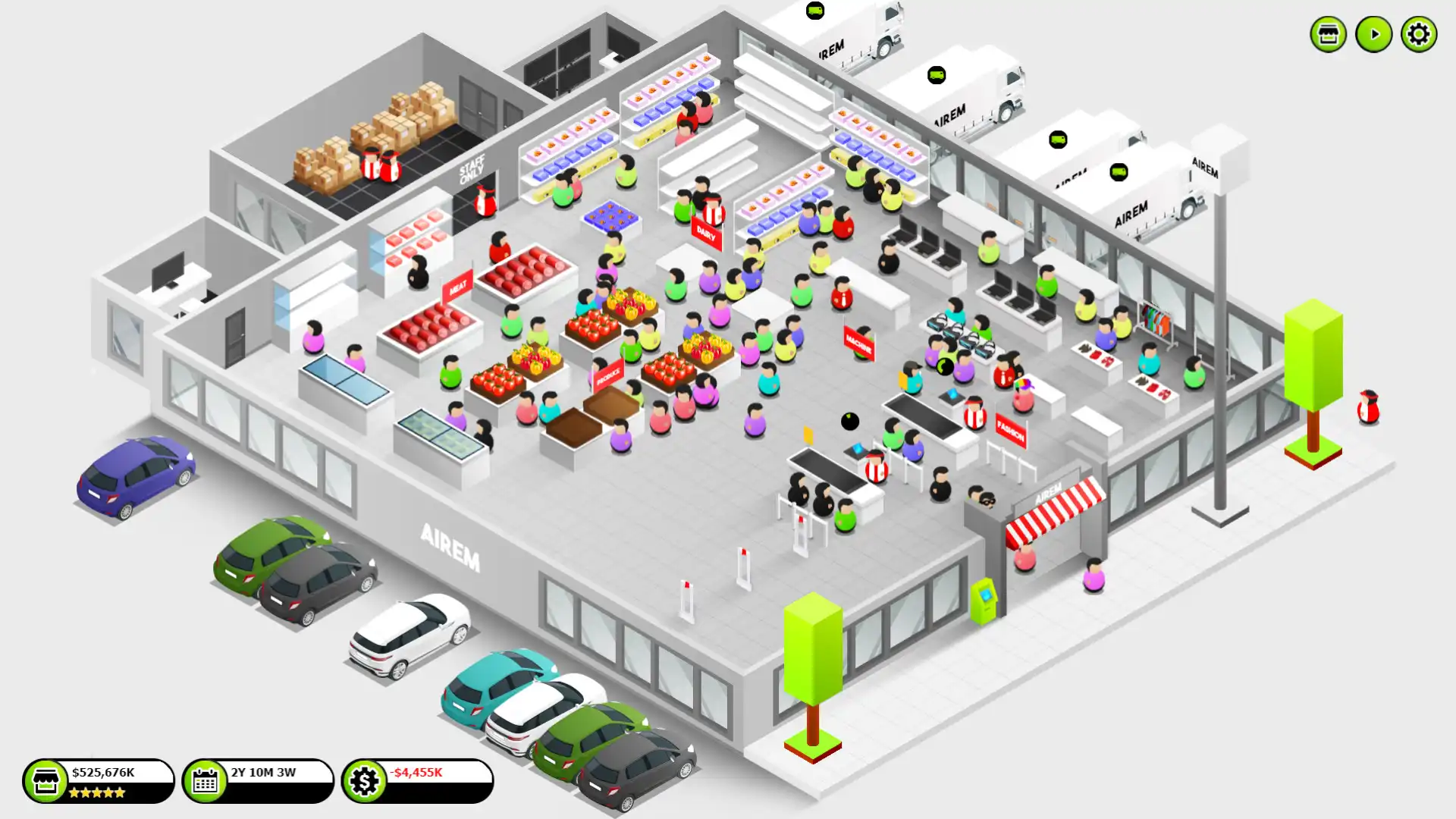Open the settings gear icon
Viewport: 1456px width, 819px height.
coord(1419,33)
